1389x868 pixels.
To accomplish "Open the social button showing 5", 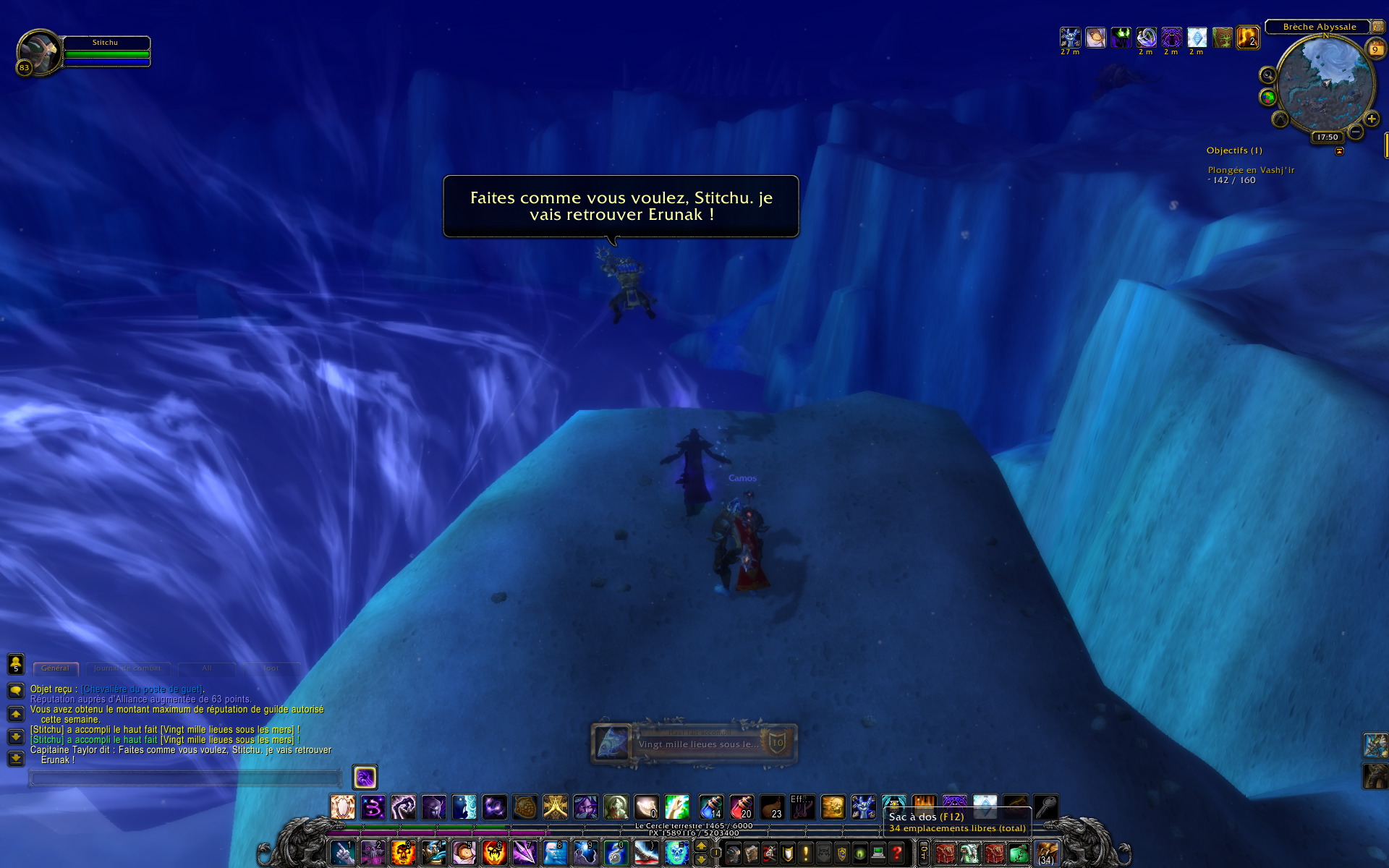I will [16, 663].
